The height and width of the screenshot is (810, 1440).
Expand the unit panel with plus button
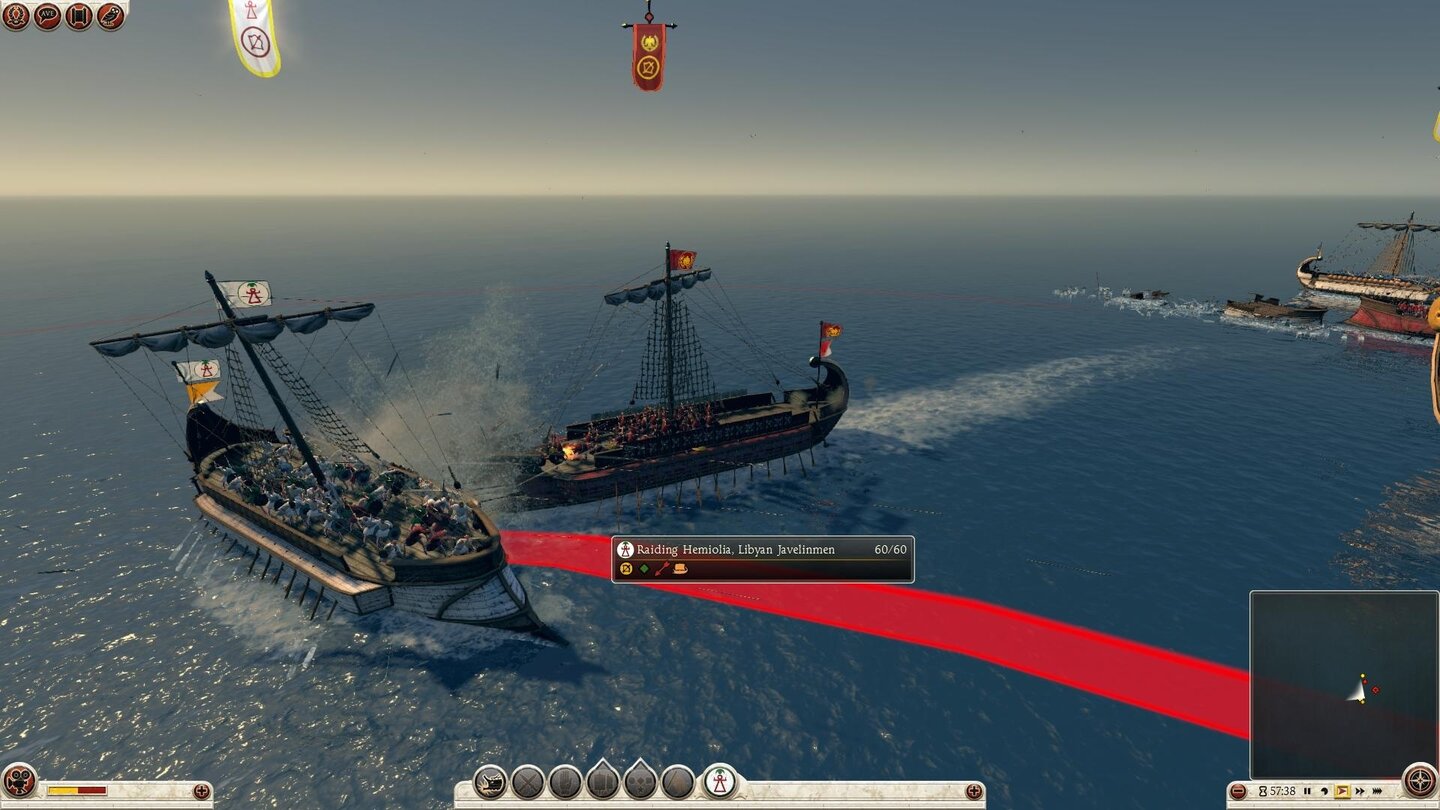pyautogui.click(x=974, y=792)
